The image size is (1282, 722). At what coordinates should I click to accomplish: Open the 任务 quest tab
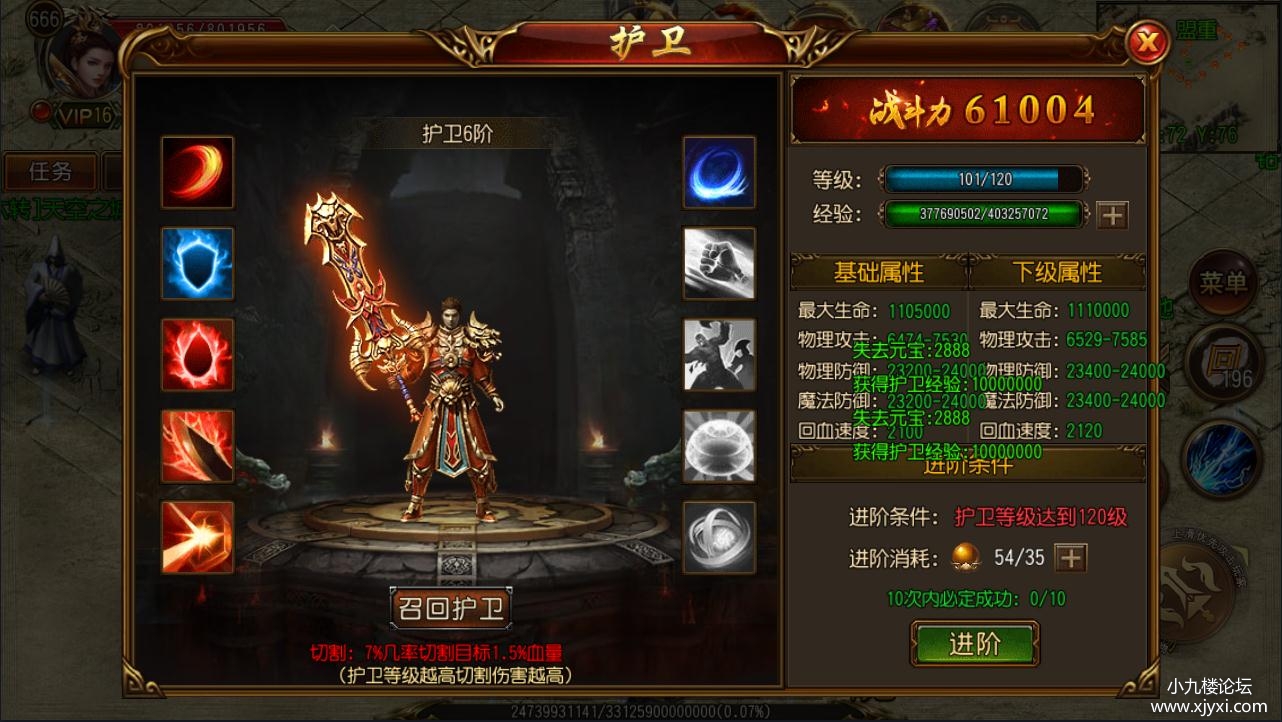(50, 171)
